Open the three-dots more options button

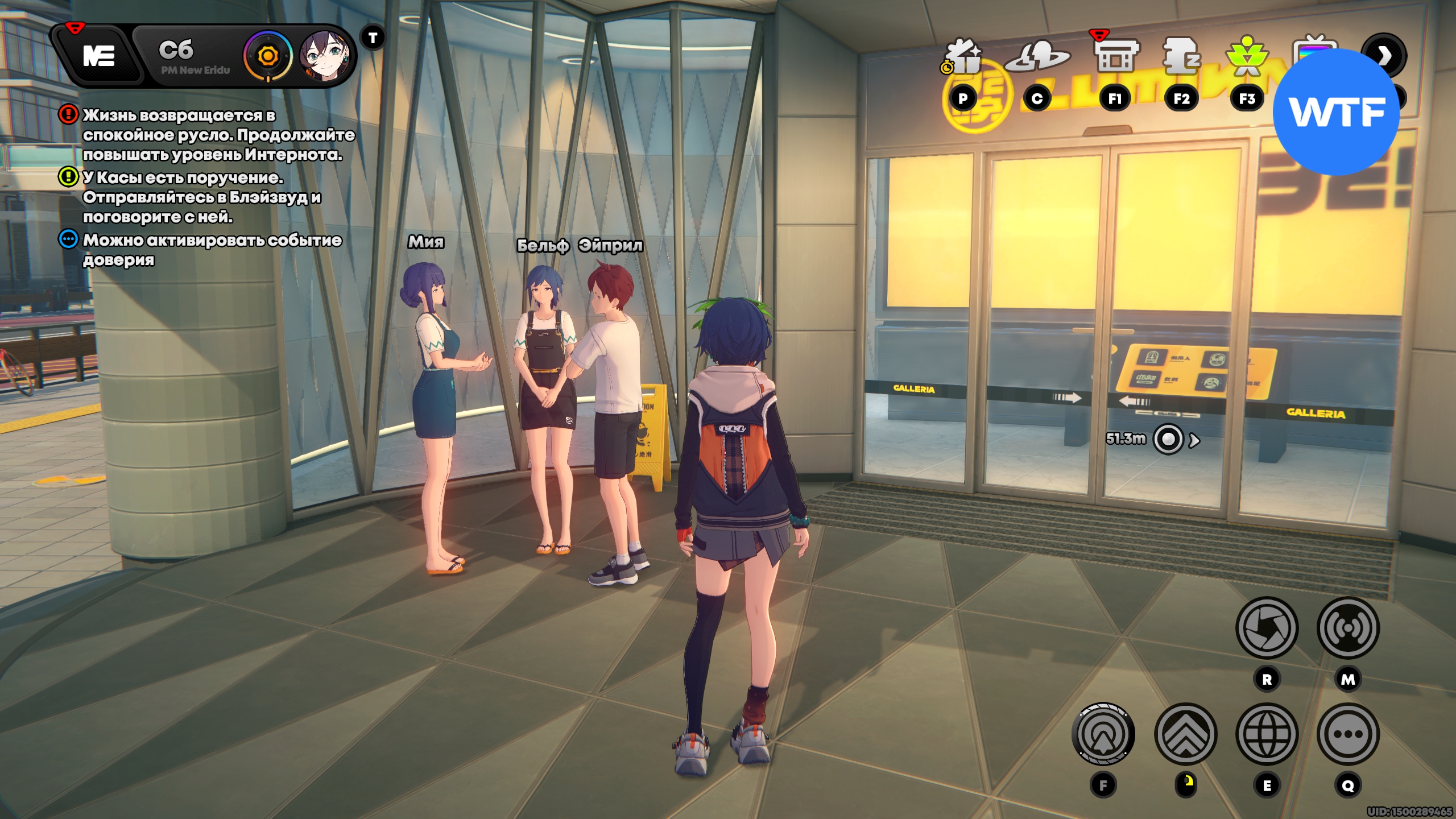tap(1348, 734)
